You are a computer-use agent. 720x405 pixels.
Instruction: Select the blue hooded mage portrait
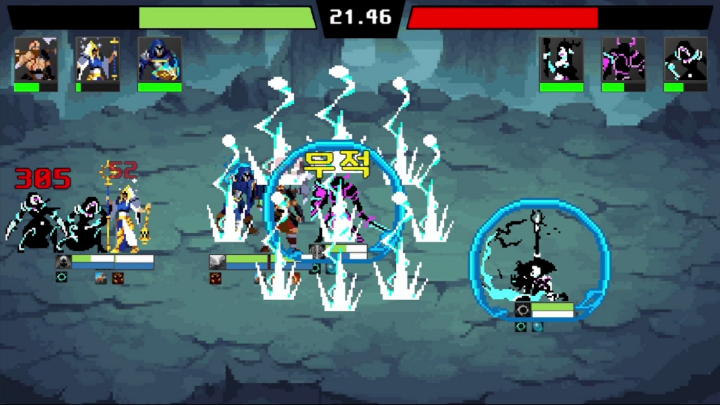[x=159, y=59]
